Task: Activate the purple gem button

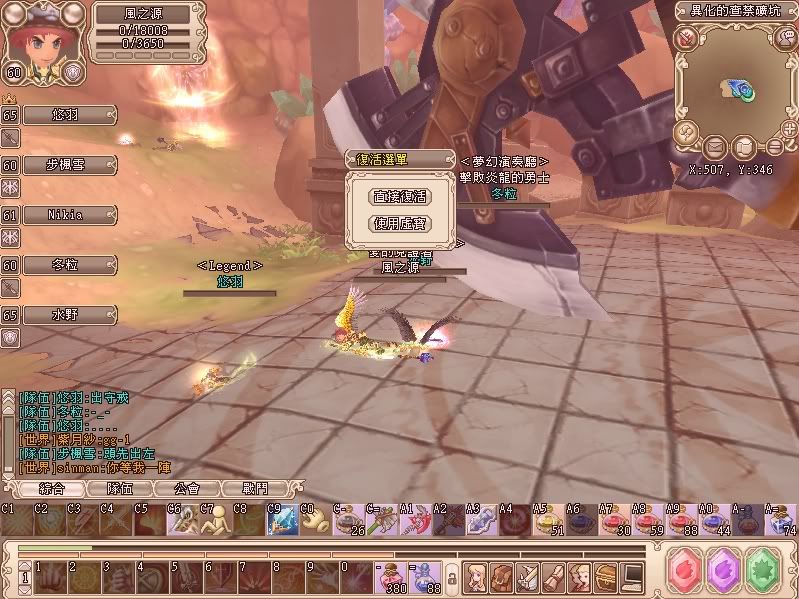Action: pyautogui.click(x=723, y=573)
